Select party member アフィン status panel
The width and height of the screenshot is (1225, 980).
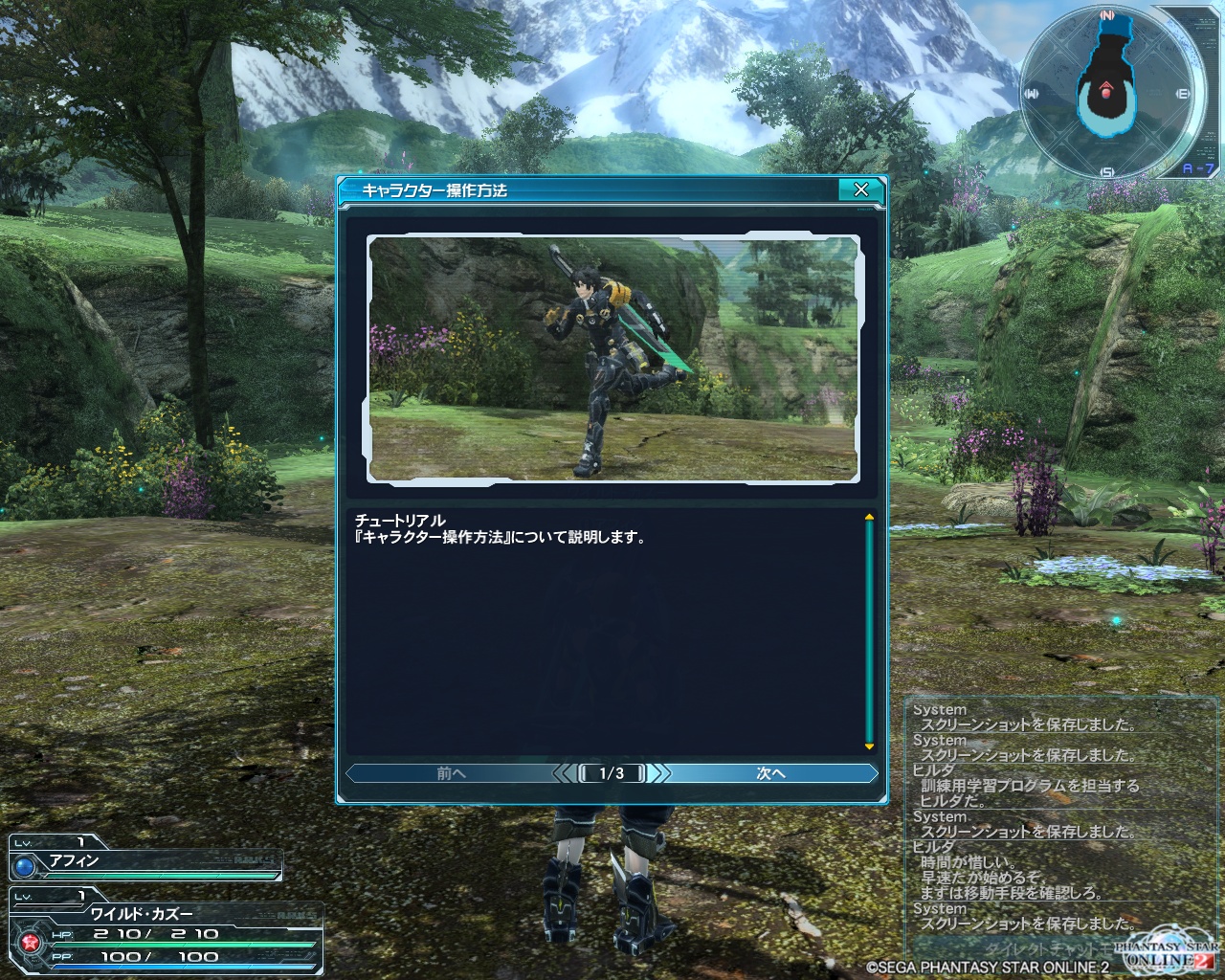[145, 859]
